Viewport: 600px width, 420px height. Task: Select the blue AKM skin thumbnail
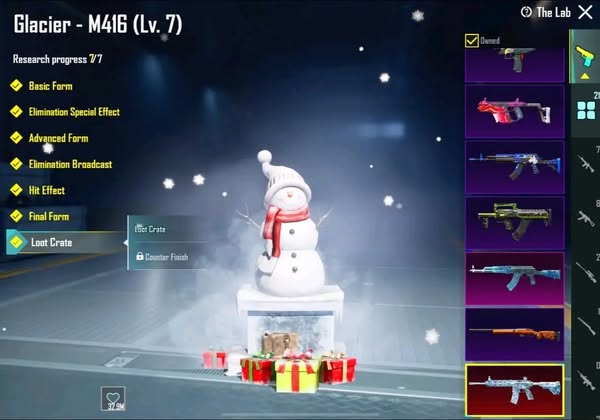click(514, 166)
